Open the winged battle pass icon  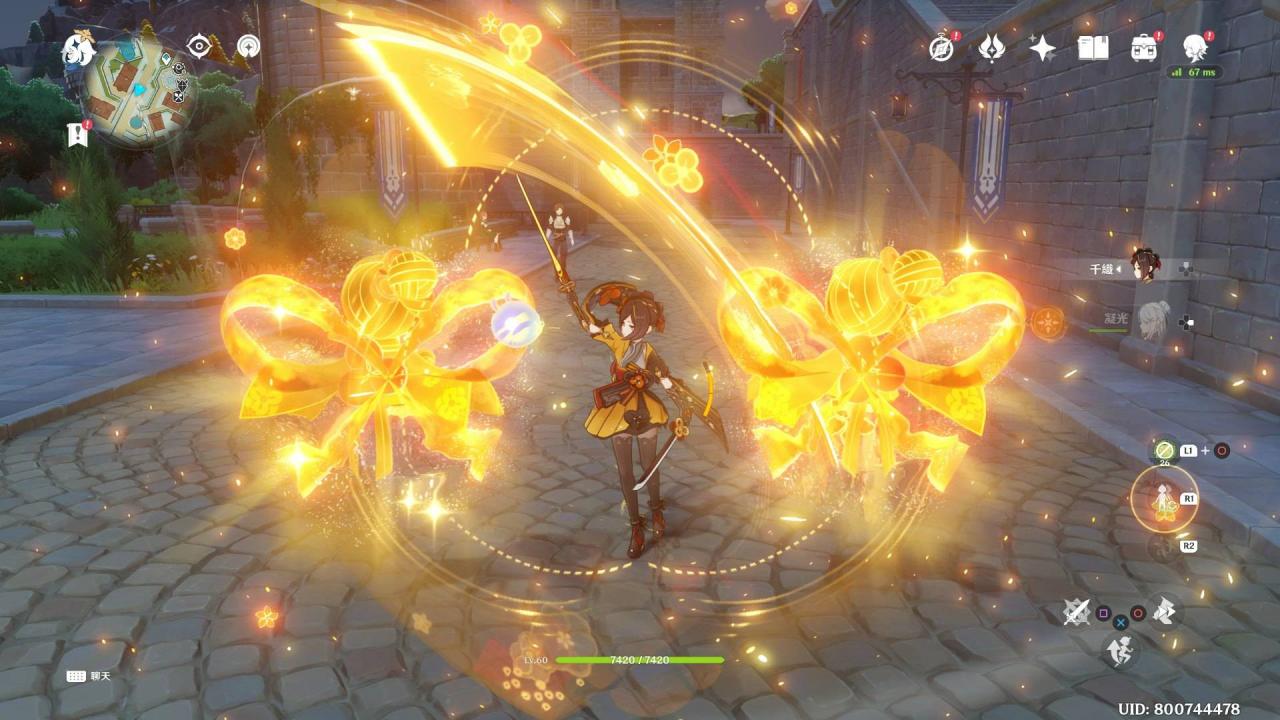(x=991, y=47)
